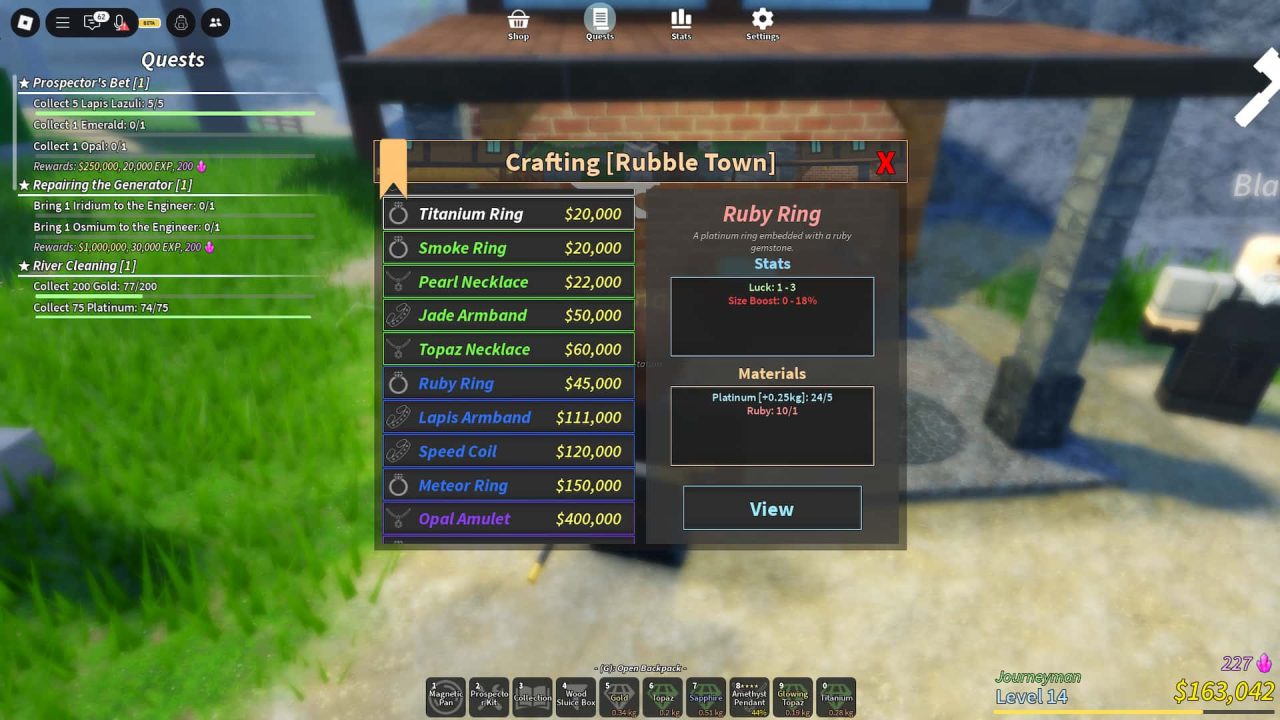Open the Roblox menu via hamburger icon
The image size is (1280, 720).
(x=62, y=22)
